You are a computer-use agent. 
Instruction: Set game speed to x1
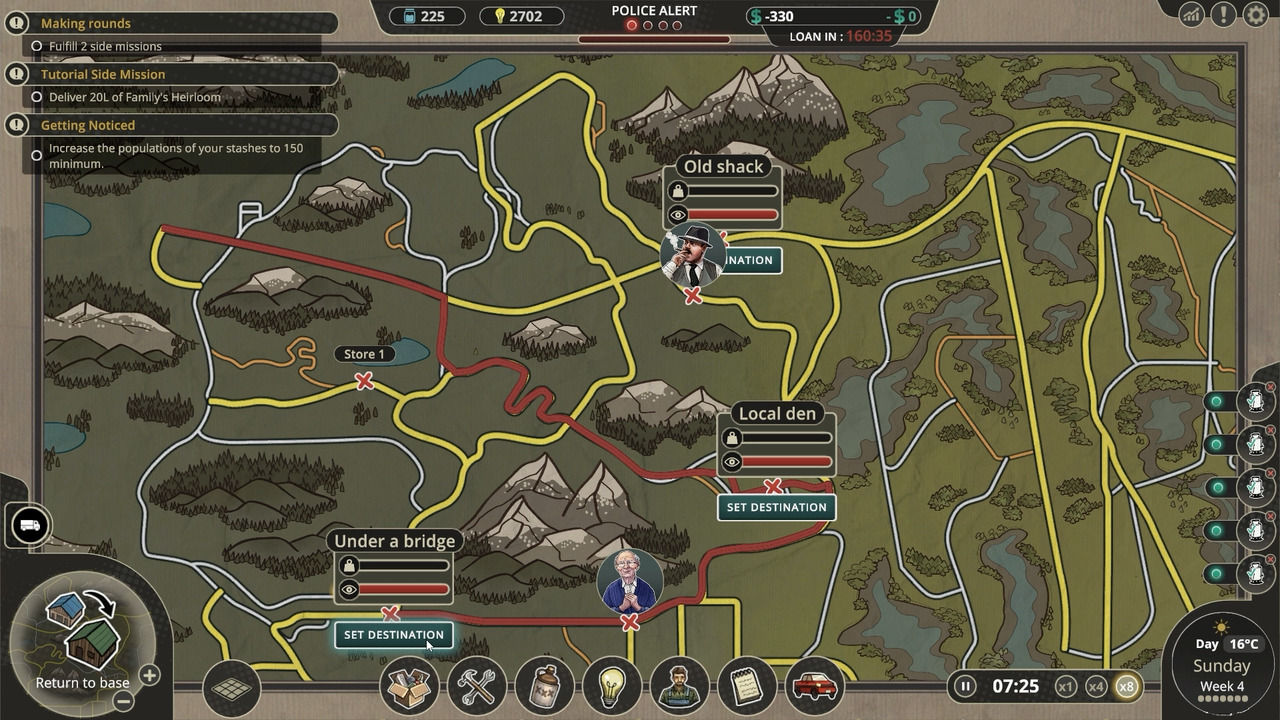pos(1066,687)
